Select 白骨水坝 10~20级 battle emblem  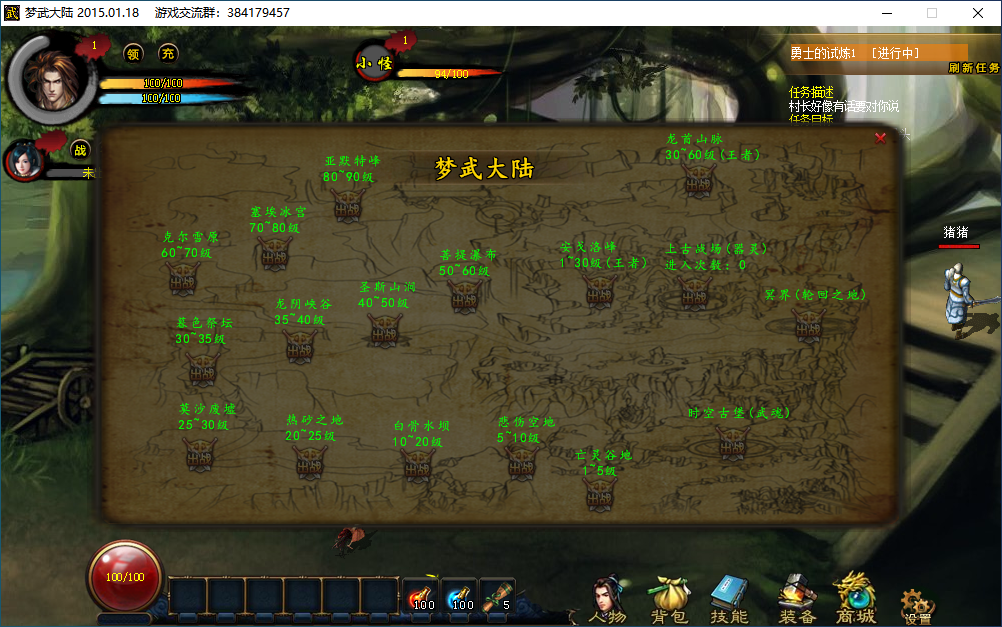(x=417, y=464)
